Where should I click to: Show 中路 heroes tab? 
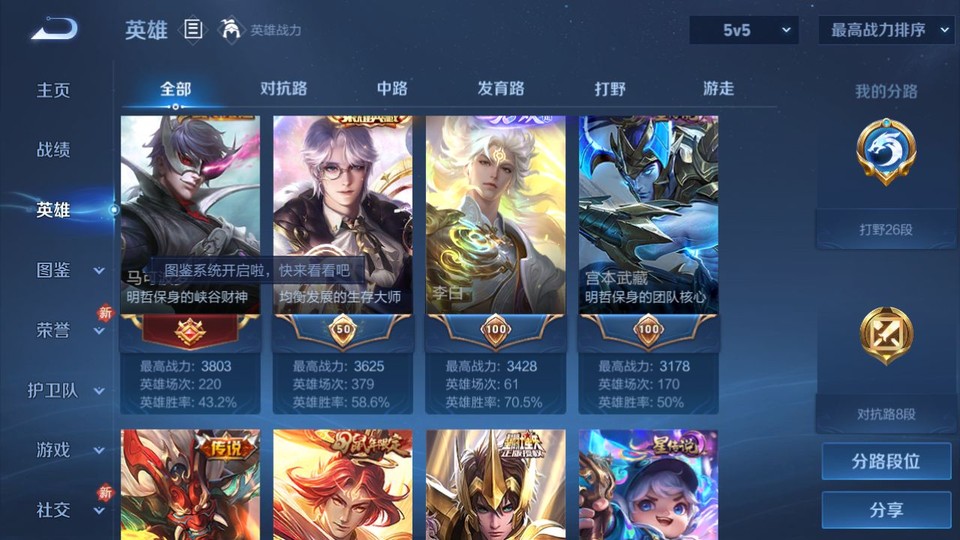[x=392, y=89]
